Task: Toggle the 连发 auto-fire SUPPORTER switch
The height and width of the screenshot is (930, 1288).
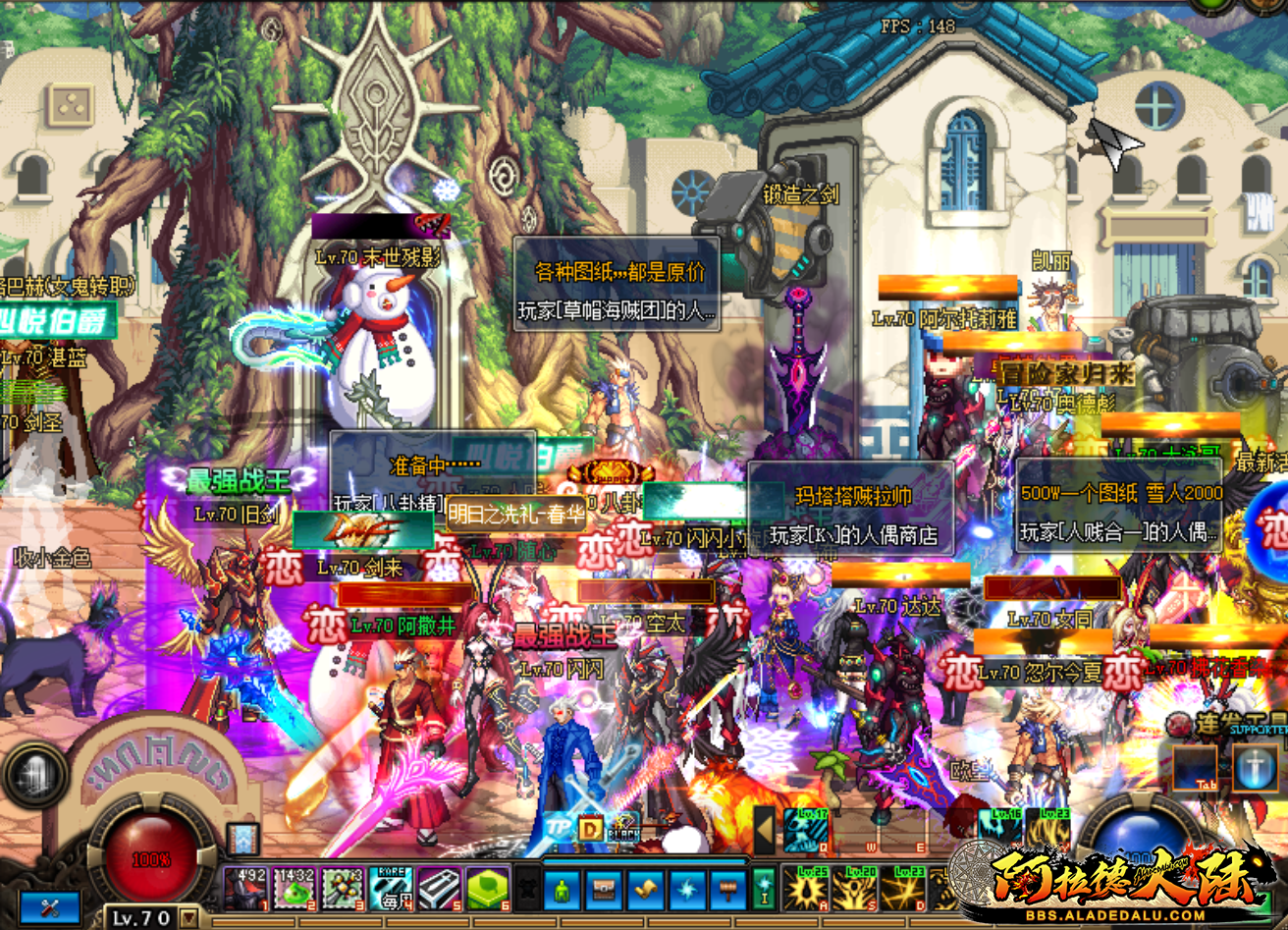Action: coord(1179,723)
